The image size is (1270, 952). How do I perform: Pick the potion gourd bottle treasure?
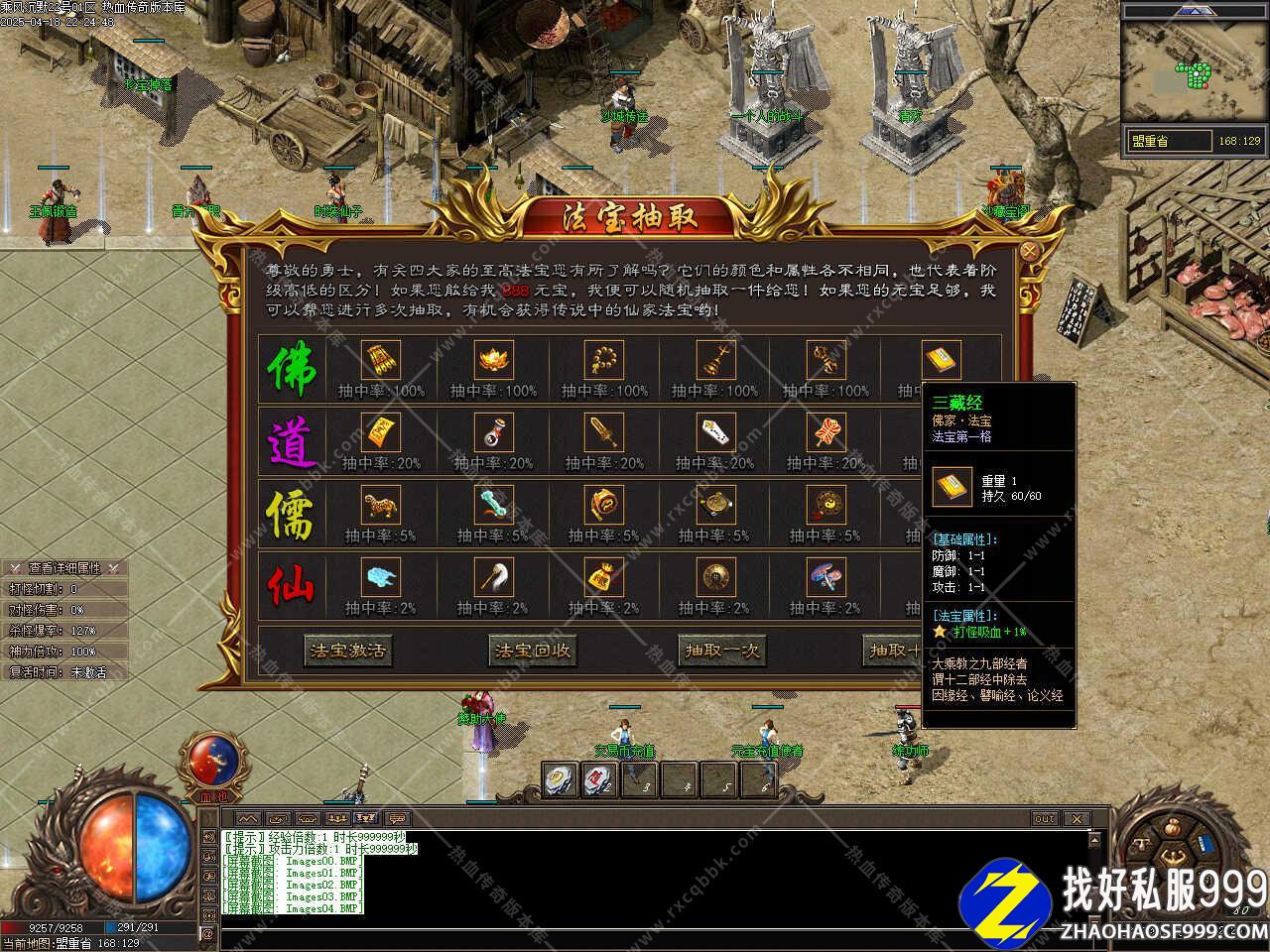492,432
